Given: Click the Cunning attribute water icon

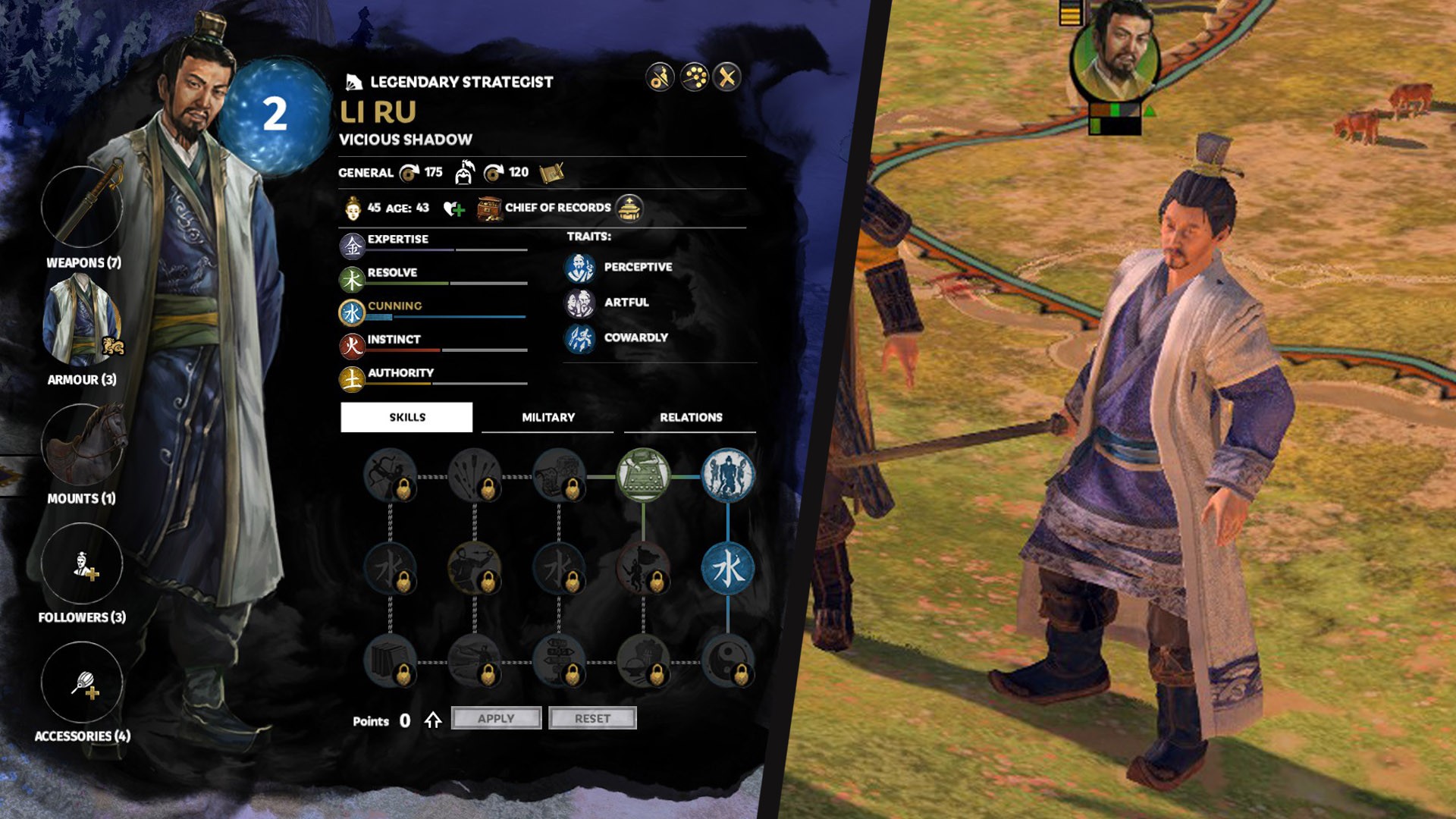Looking at the screenshot, I should 352,312.
